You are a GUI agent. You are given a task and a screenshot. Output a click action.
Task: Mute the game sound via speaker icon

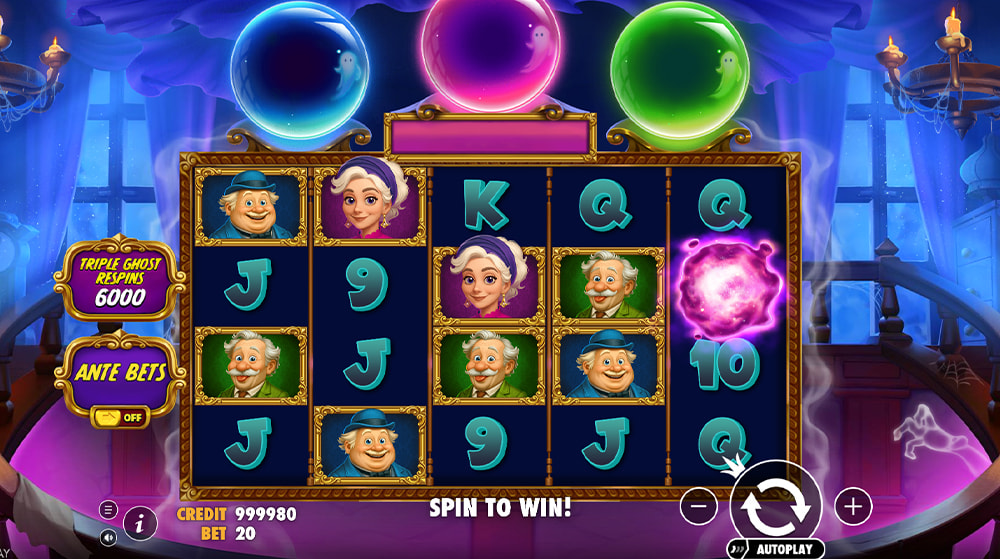coord(108,537)
